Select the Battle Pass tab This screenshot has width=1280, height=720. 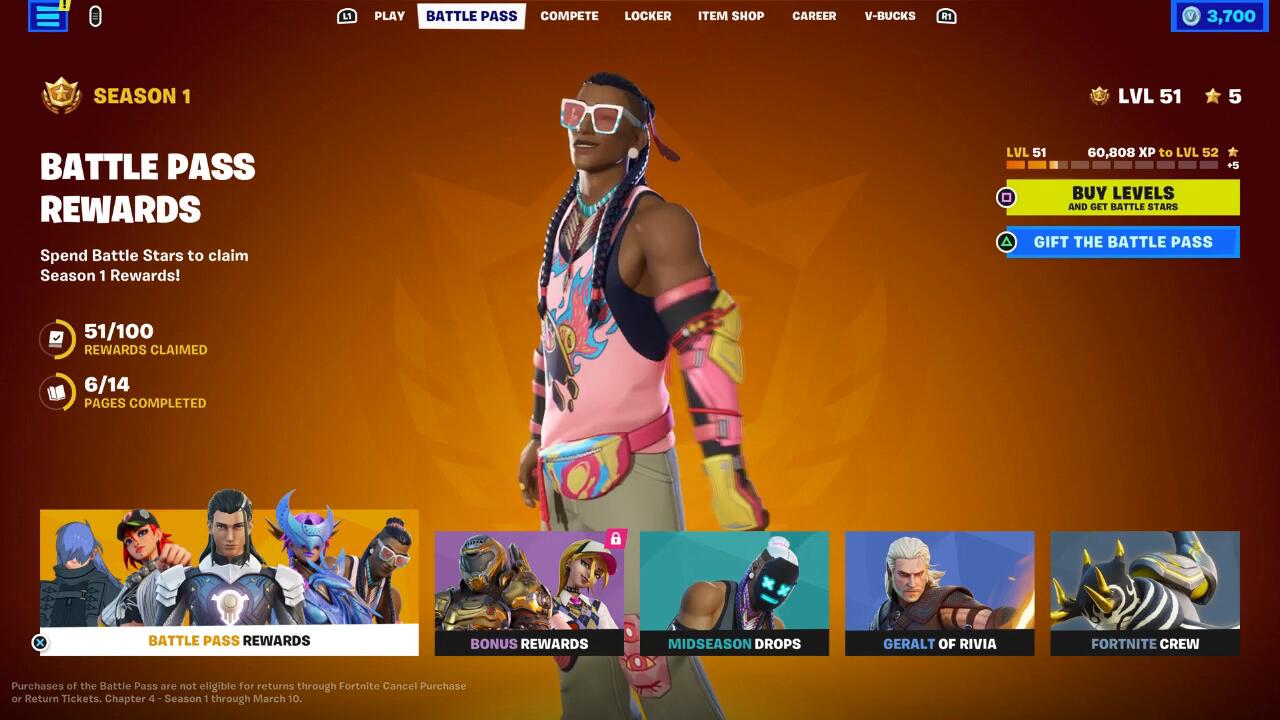click(x=471, y=16)
